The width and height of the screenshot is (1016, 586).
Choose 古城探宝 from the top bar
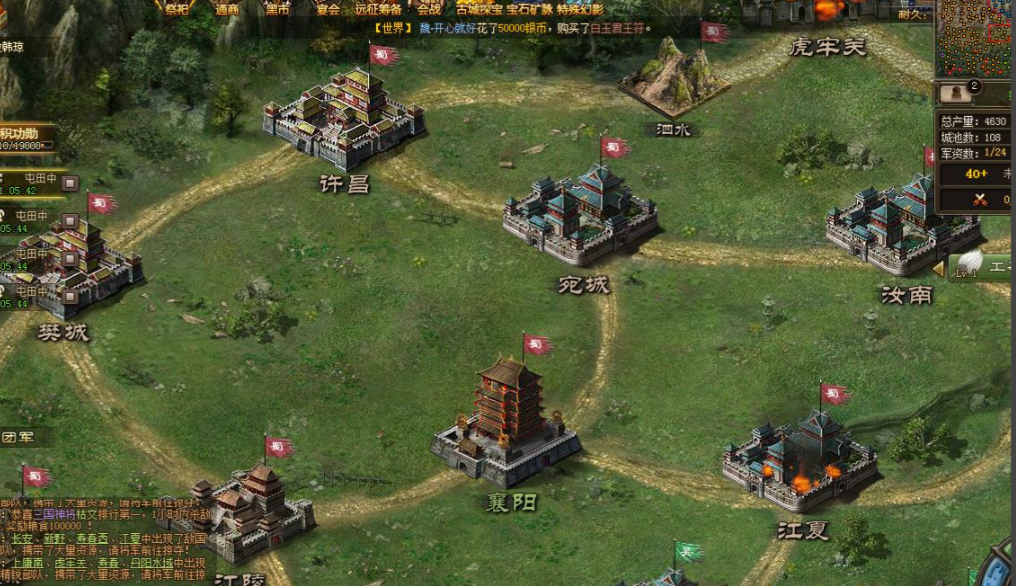480,8
